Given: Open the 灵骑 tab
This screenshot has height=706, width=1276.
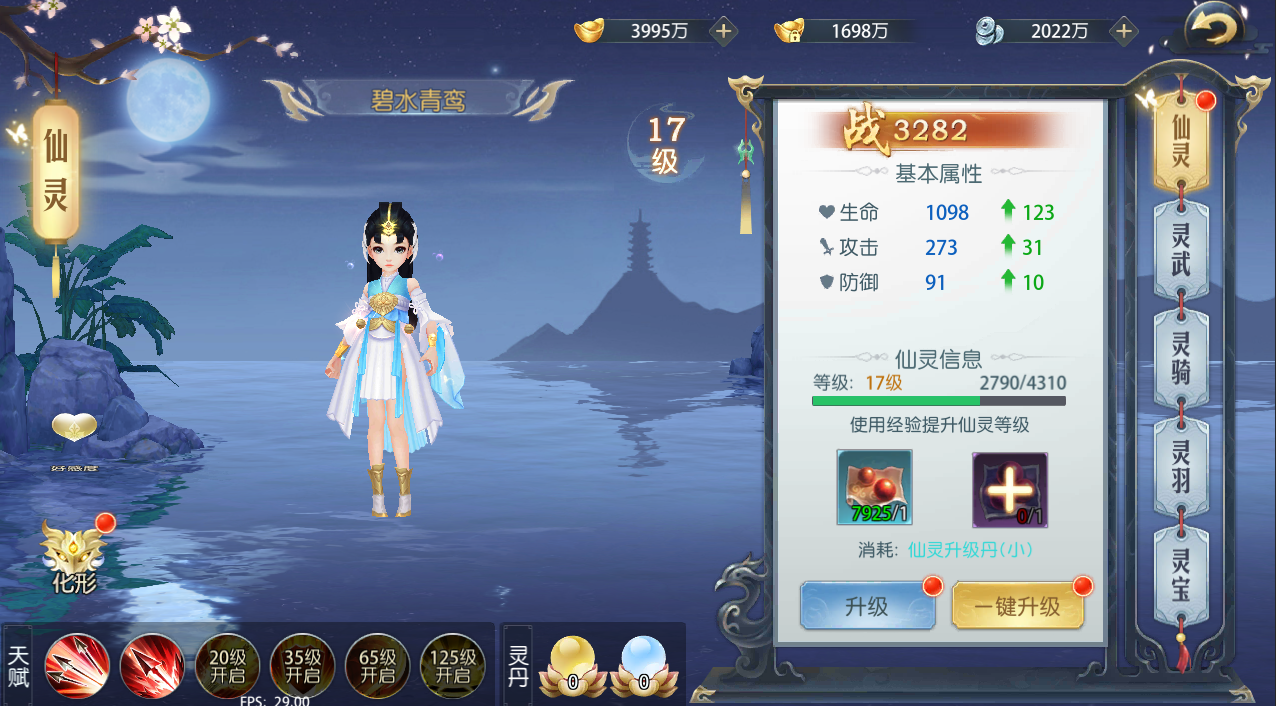Looking at the screenshot, I should point(1181,358).
